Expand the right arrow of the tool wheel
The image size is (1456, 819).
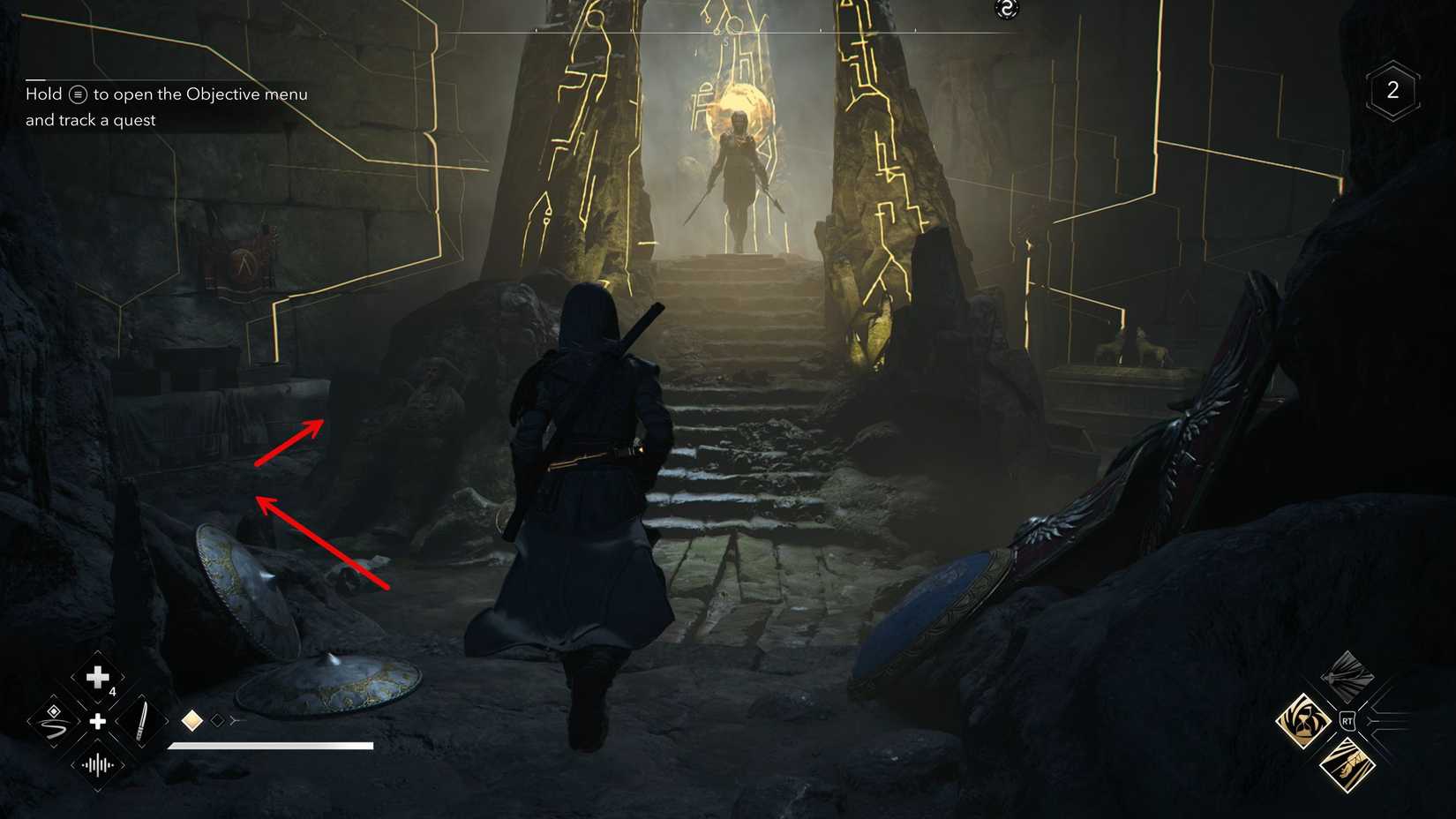click(168, 721)
